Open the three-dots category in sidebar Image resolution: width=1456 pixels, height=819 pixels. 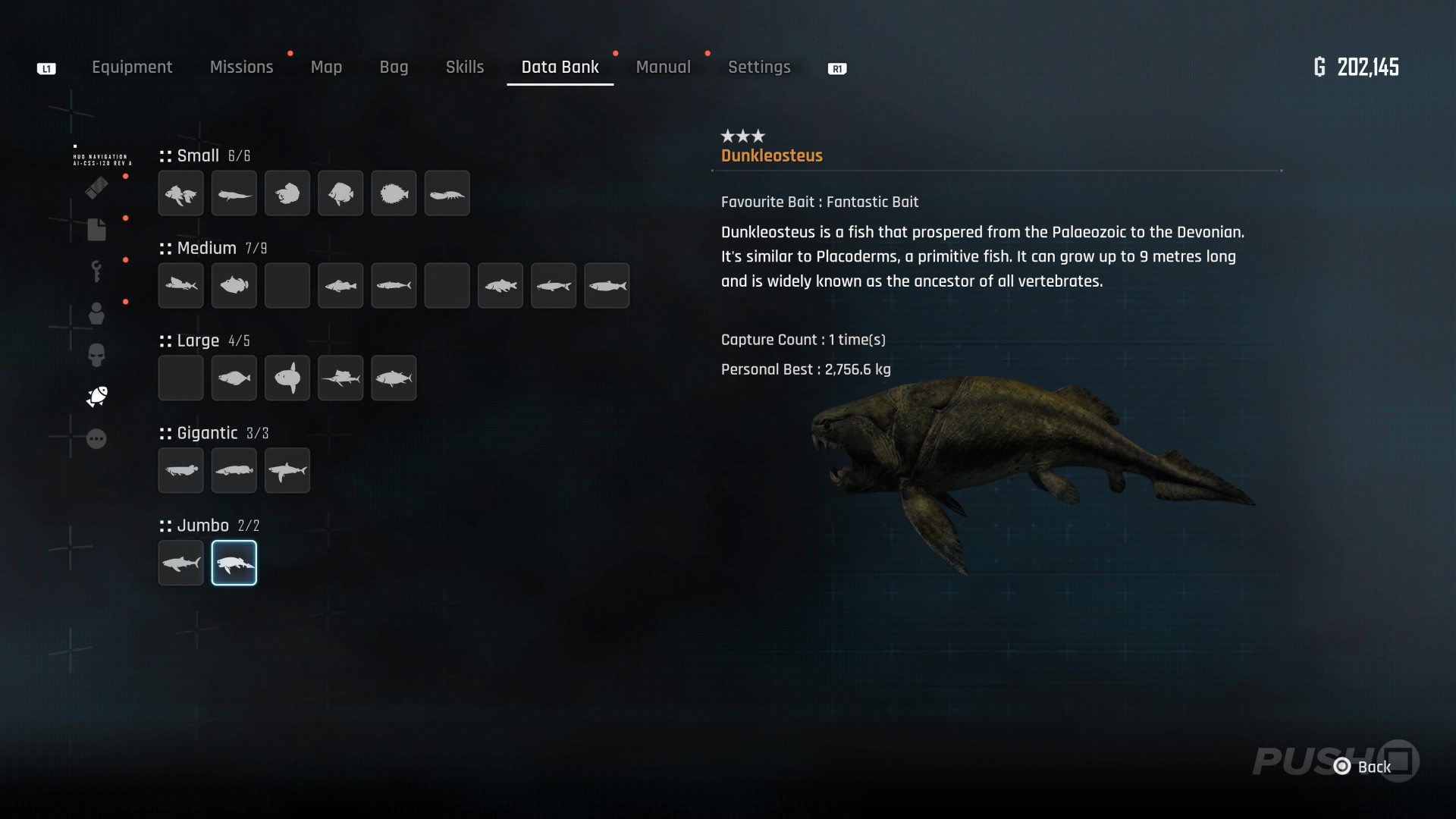[x=96, y=439]
